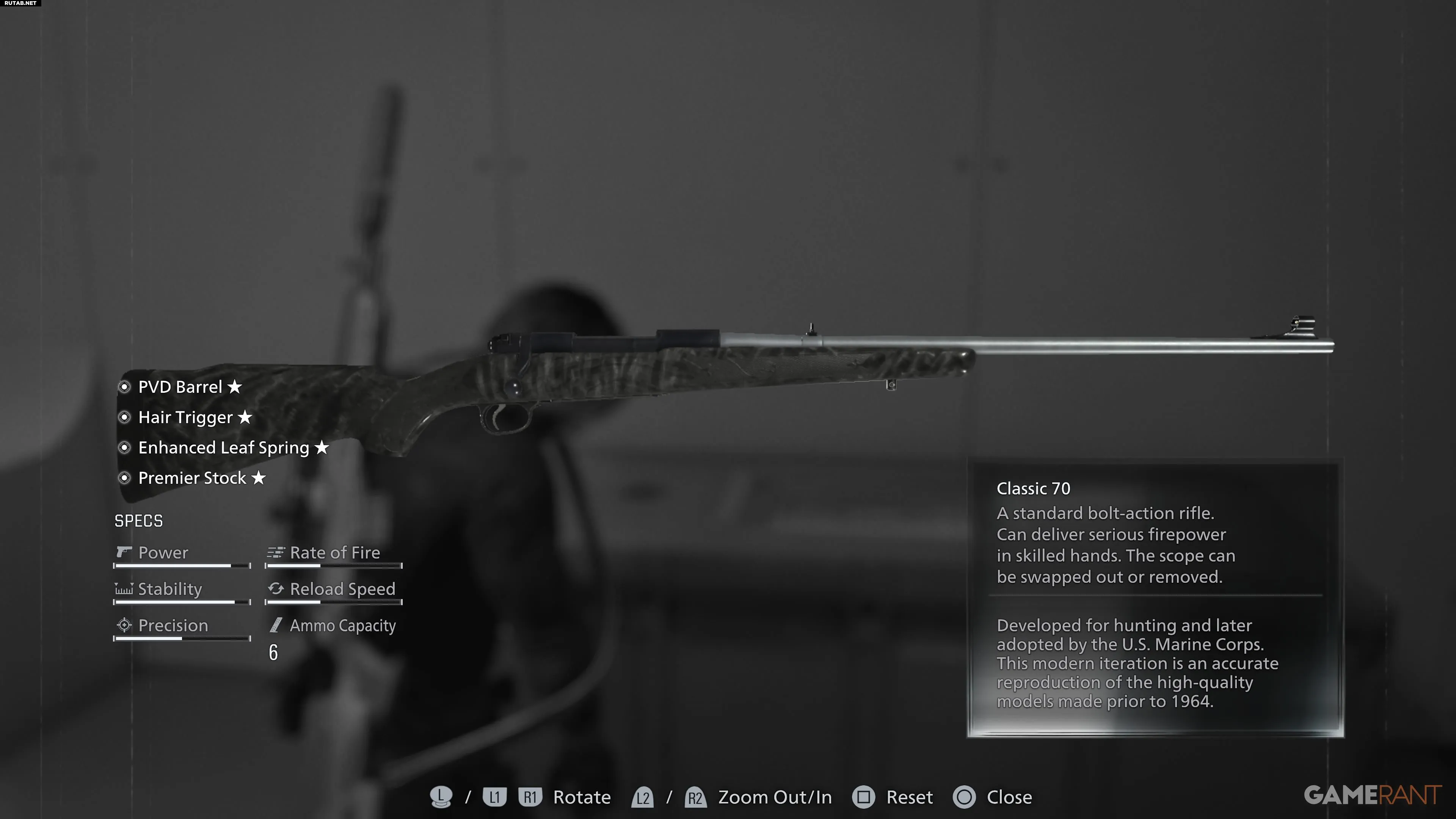Viewport: 1456px width, 819px height.
Task: Select the PVD Barrel upgrade entry
Action: tap(180, 387)
